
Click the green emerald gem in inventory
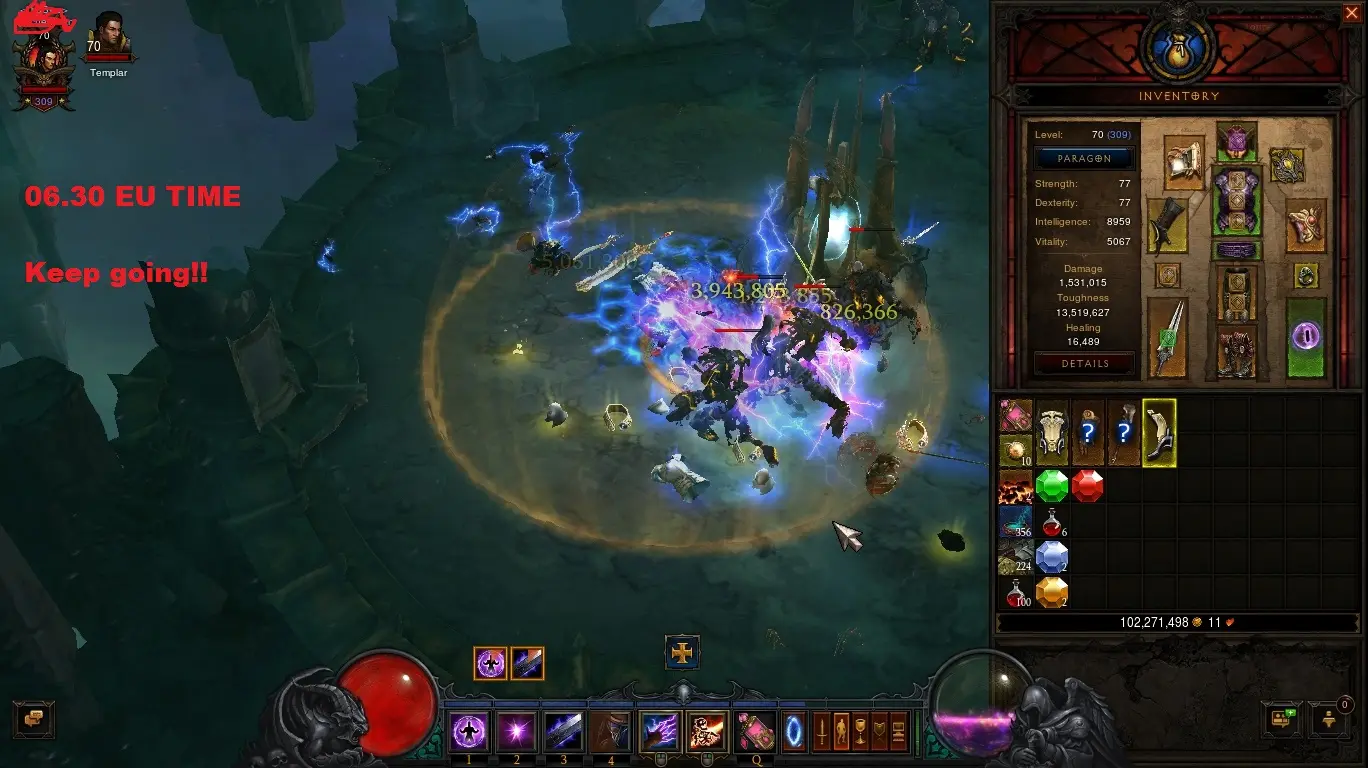coord(1052,487)
